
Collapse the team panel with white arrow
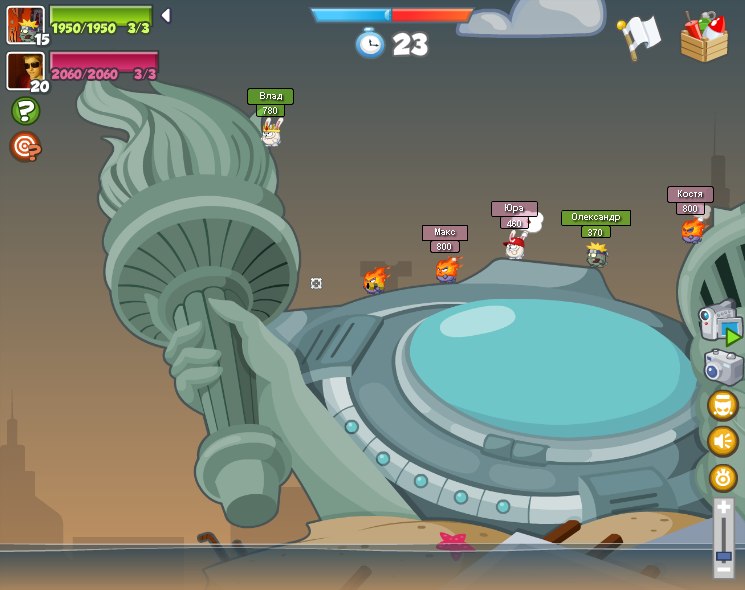click(166, 16)
